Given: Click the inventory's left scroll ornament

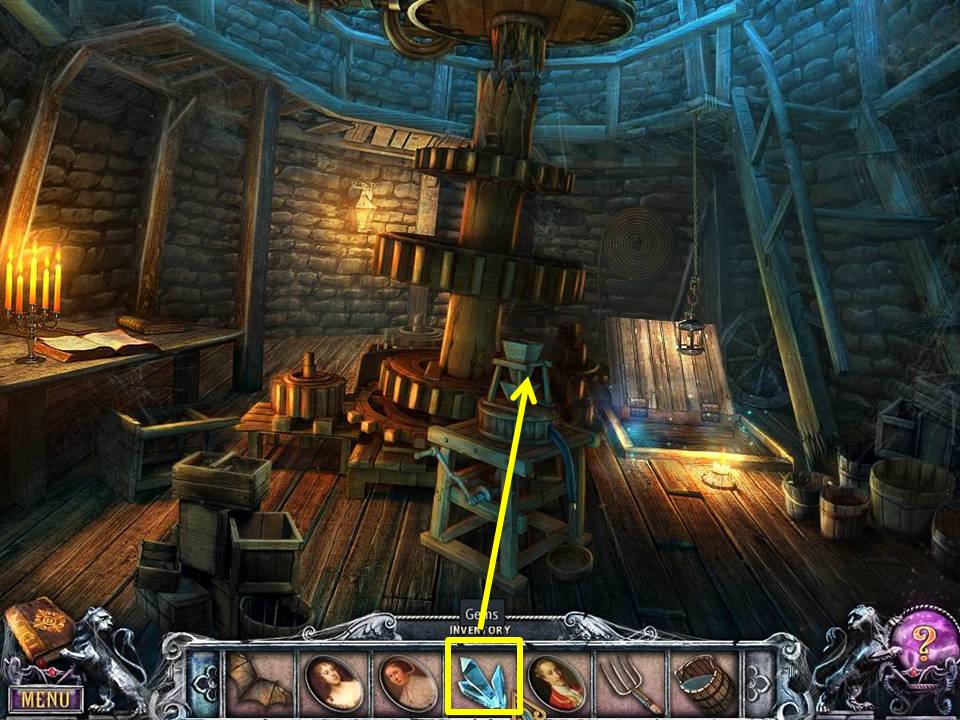Looking at the screenshot, I should coord(203,680).
